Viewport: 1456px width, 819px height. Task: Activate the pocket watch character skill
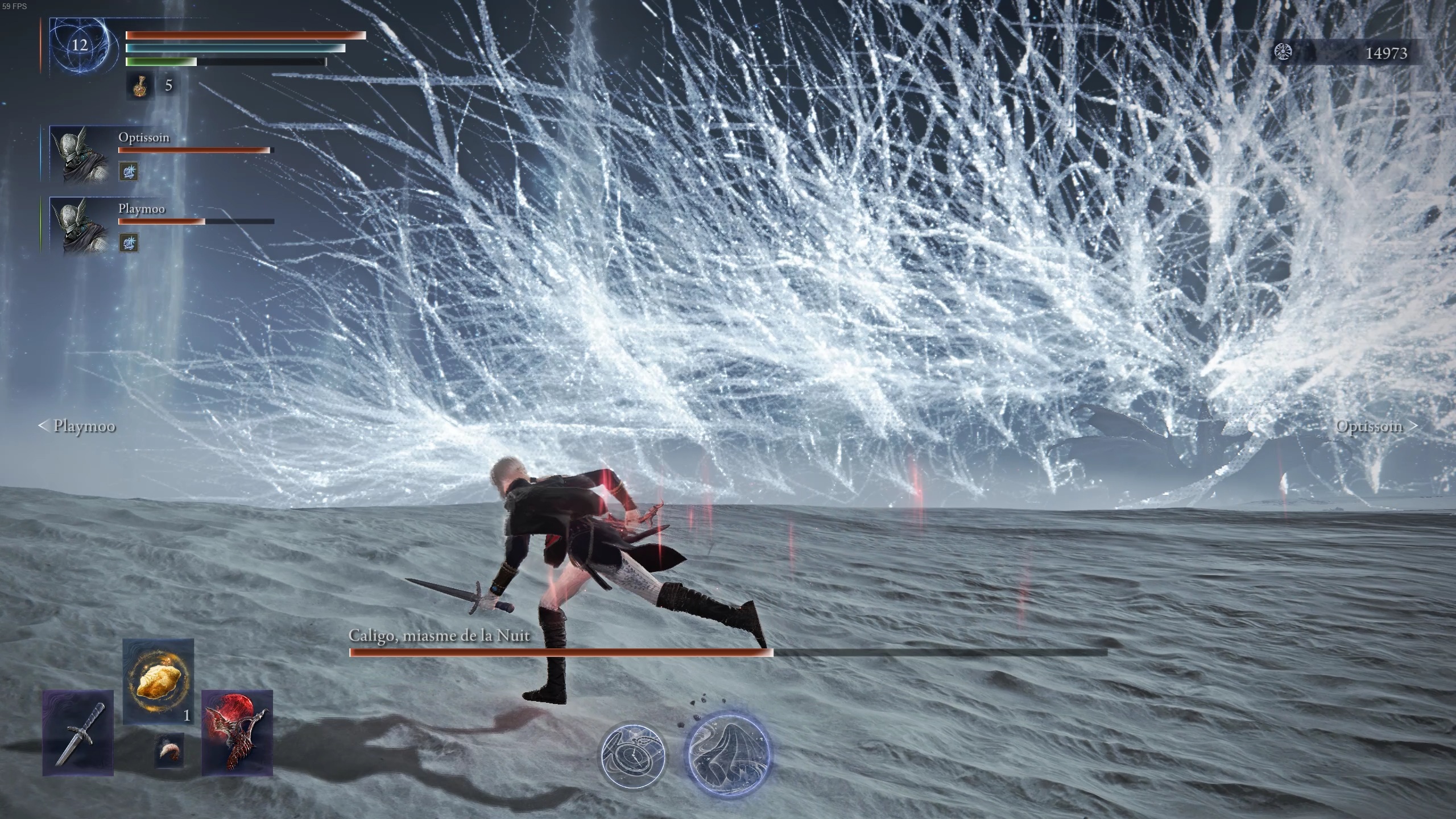click(x=634, y=755)
